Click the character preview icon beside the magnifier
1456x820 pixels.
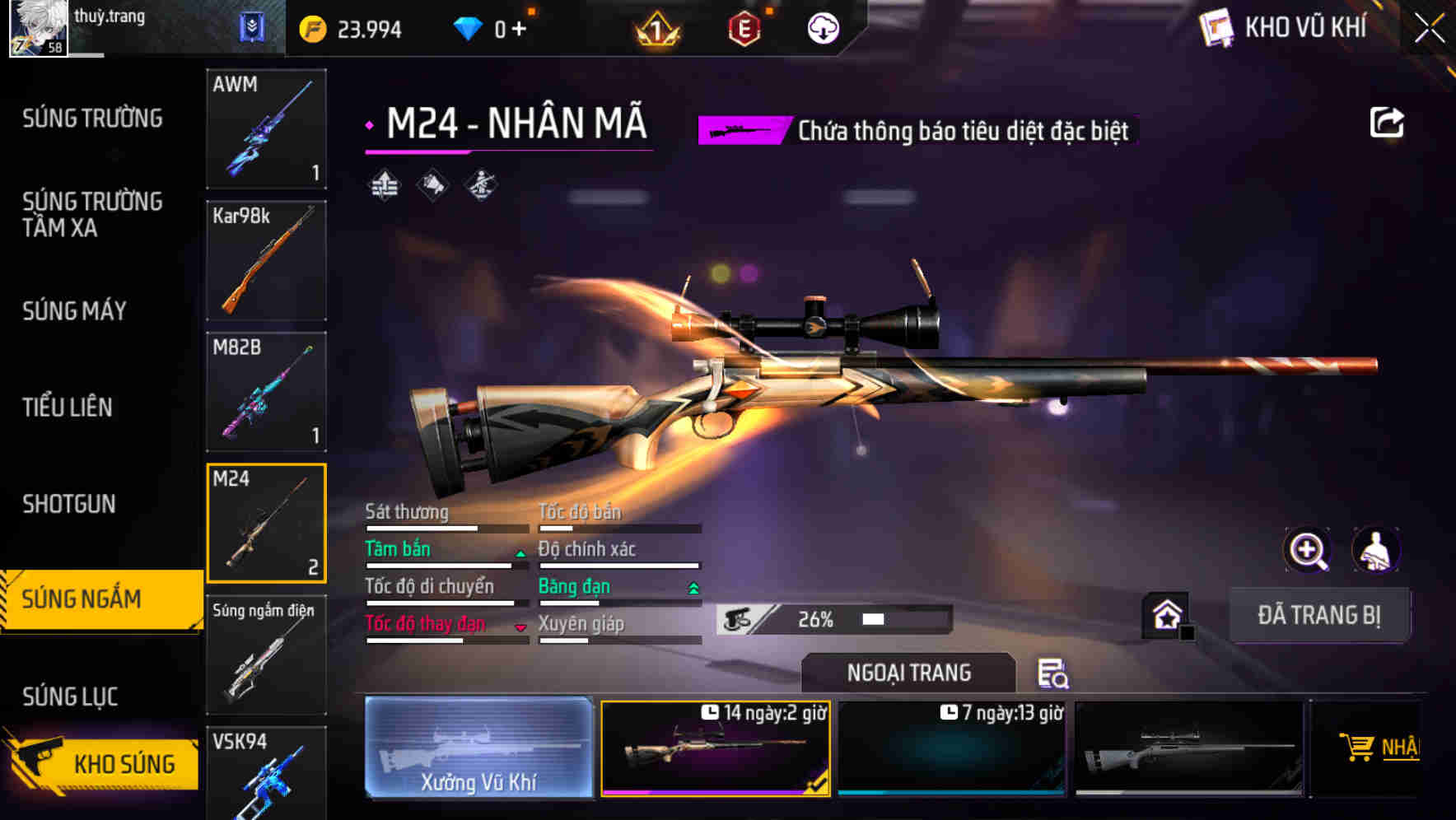(1376, 550)
